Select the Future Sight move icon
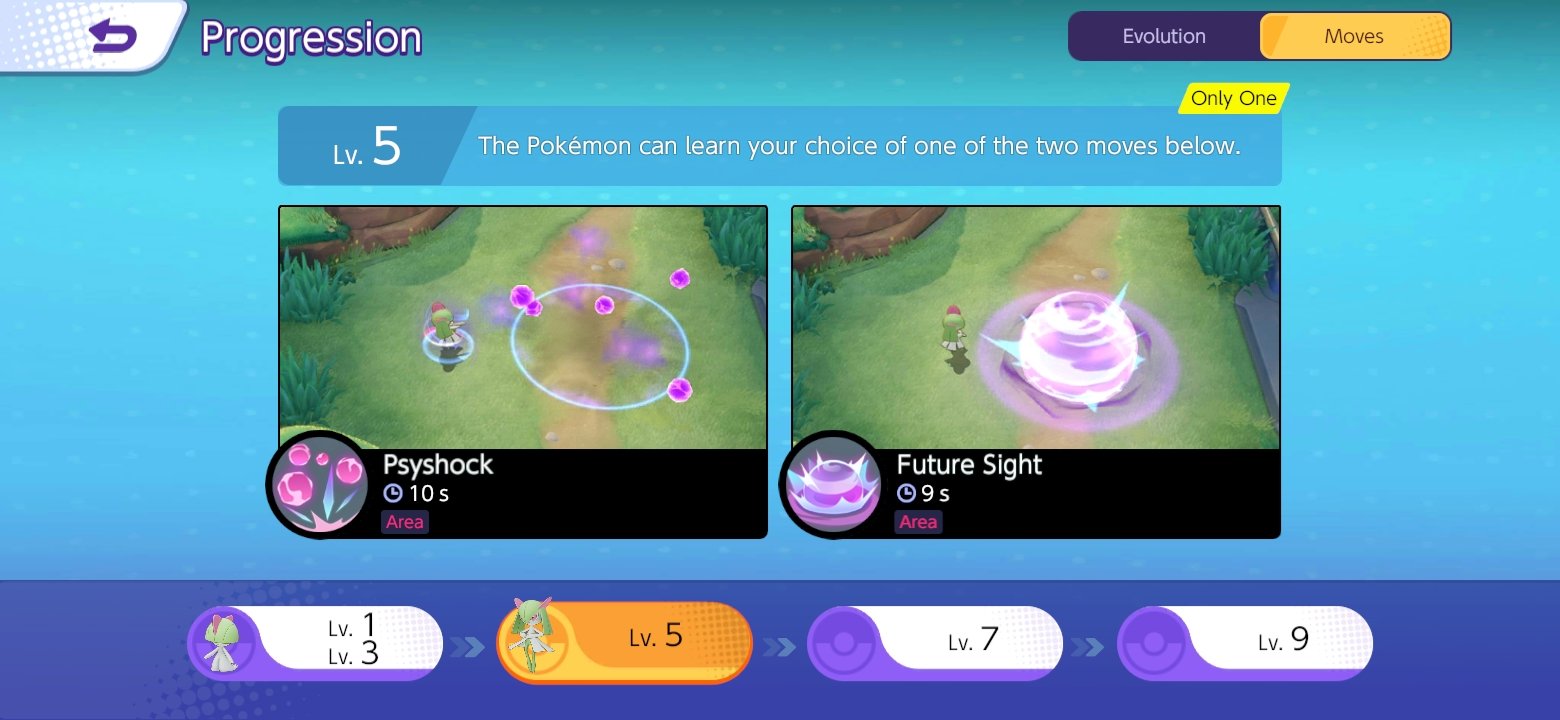This screenshot has height=720, width=1560. [831, 484]
